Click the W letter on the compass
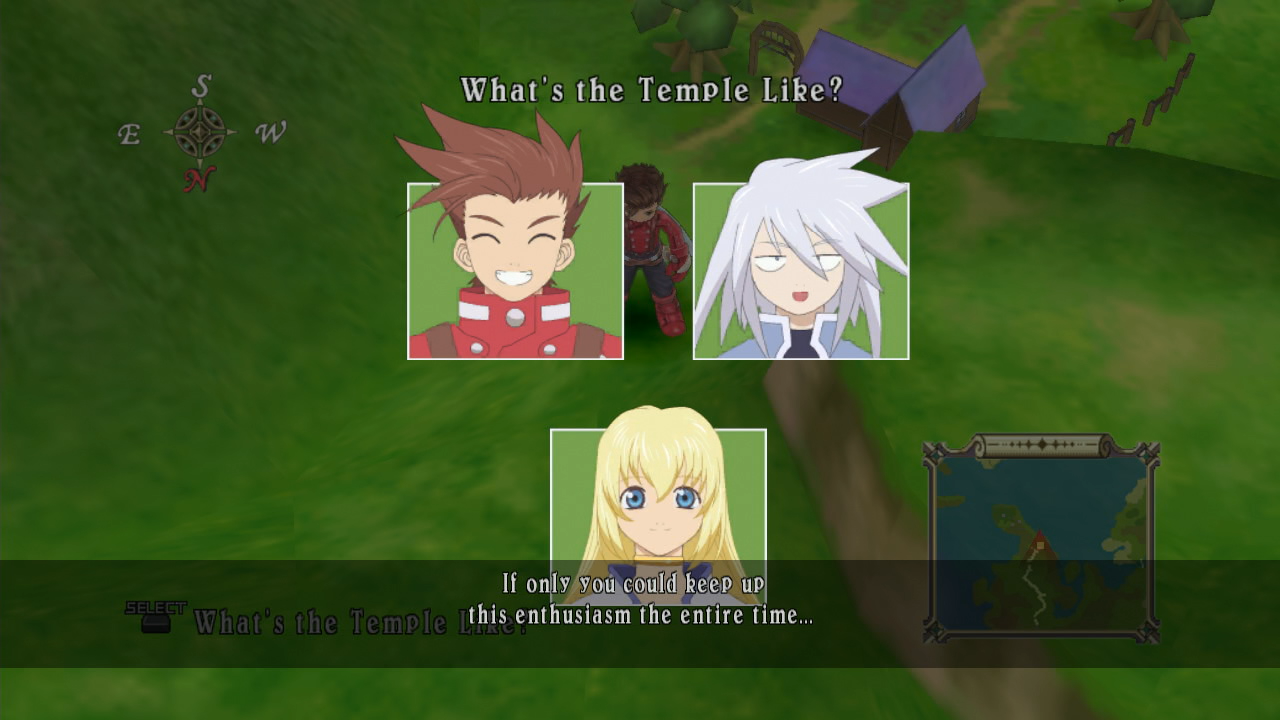Viewport: 1280px width, 720px height. (x=267, y=131)
